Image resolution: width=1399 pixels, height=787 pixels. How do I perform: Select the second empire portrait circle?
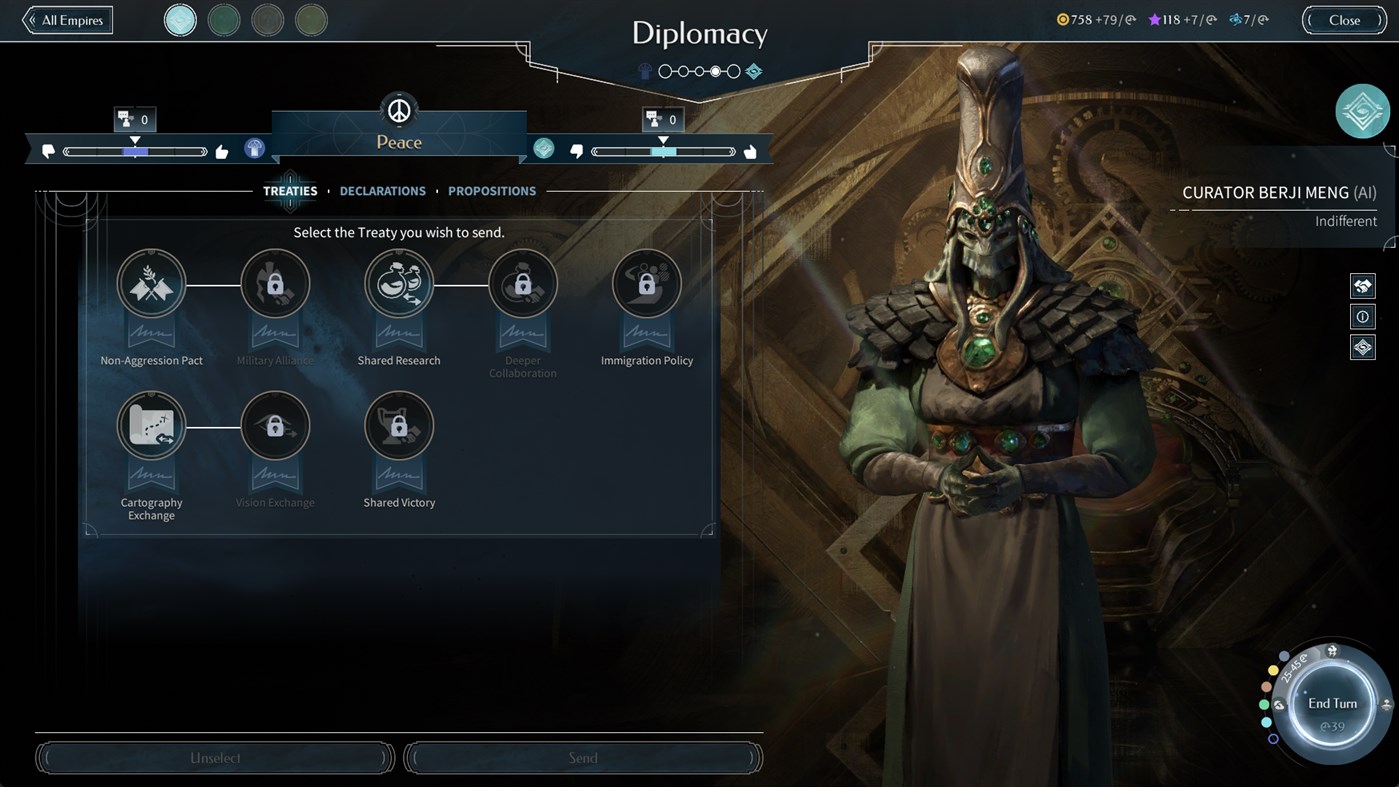click(x=224, y=19)
